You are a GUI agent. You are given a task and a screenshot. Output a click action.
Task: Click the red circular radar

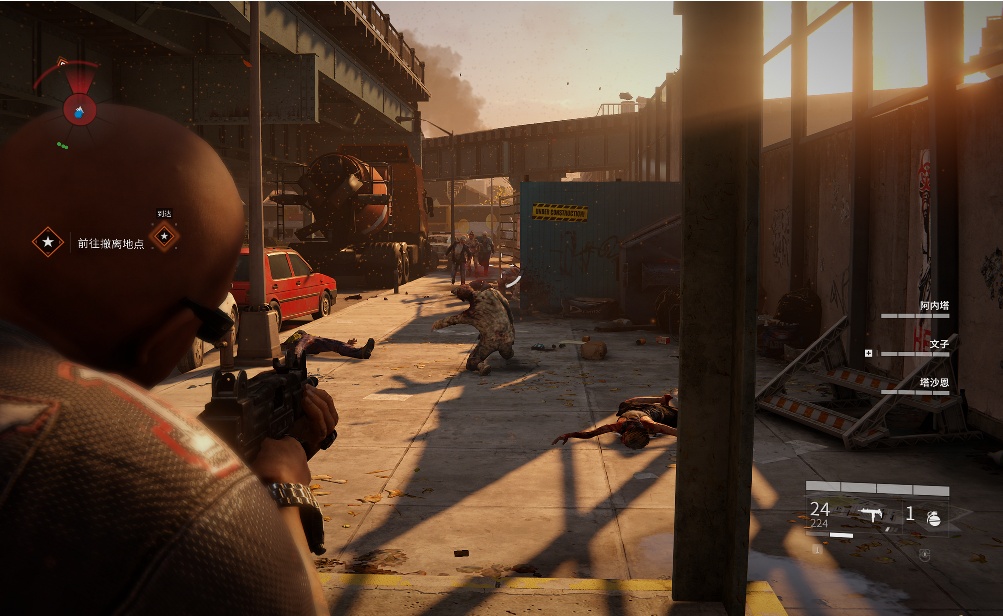[79, 108]
